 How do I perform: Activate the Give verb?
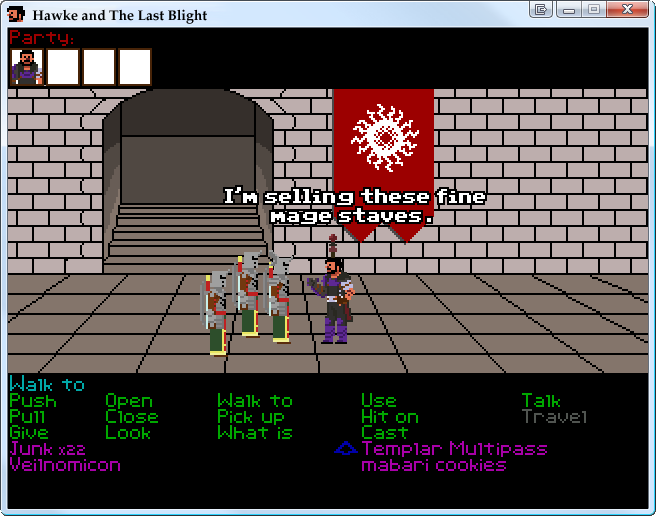(x=28, y=433)
